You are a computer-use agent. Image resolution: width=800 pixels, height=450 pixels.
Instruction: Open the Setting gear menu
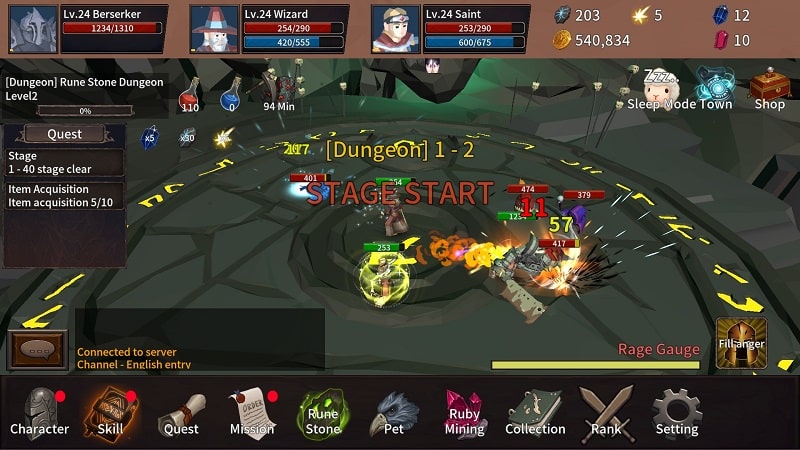(x=677, y=412)
